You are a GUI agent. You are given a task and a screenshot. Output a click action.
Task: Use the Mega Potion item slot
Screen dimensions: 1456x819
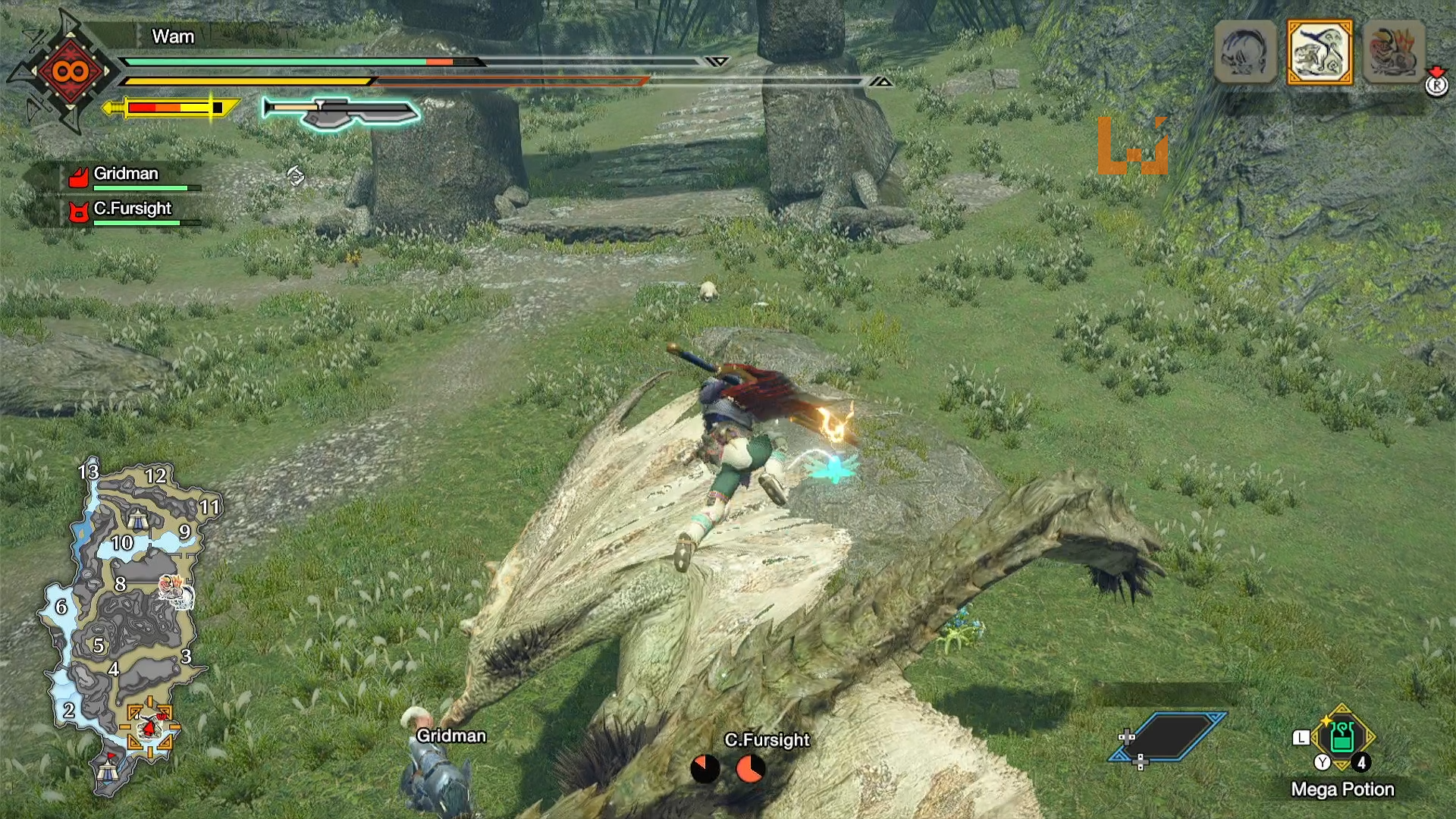click(x=1341, y=738)
